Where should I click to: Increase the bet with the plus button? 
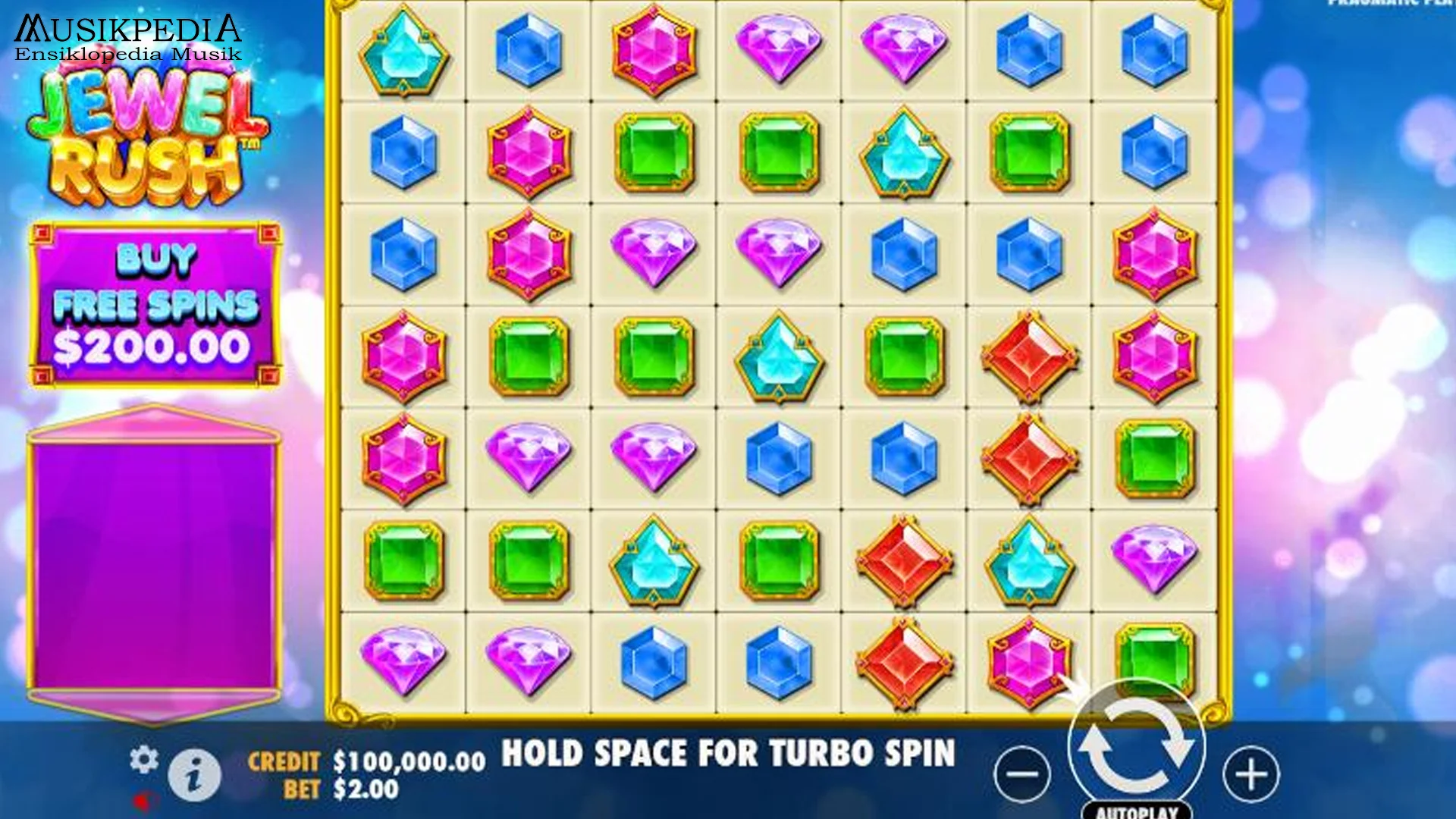[x=1252, y=774]
